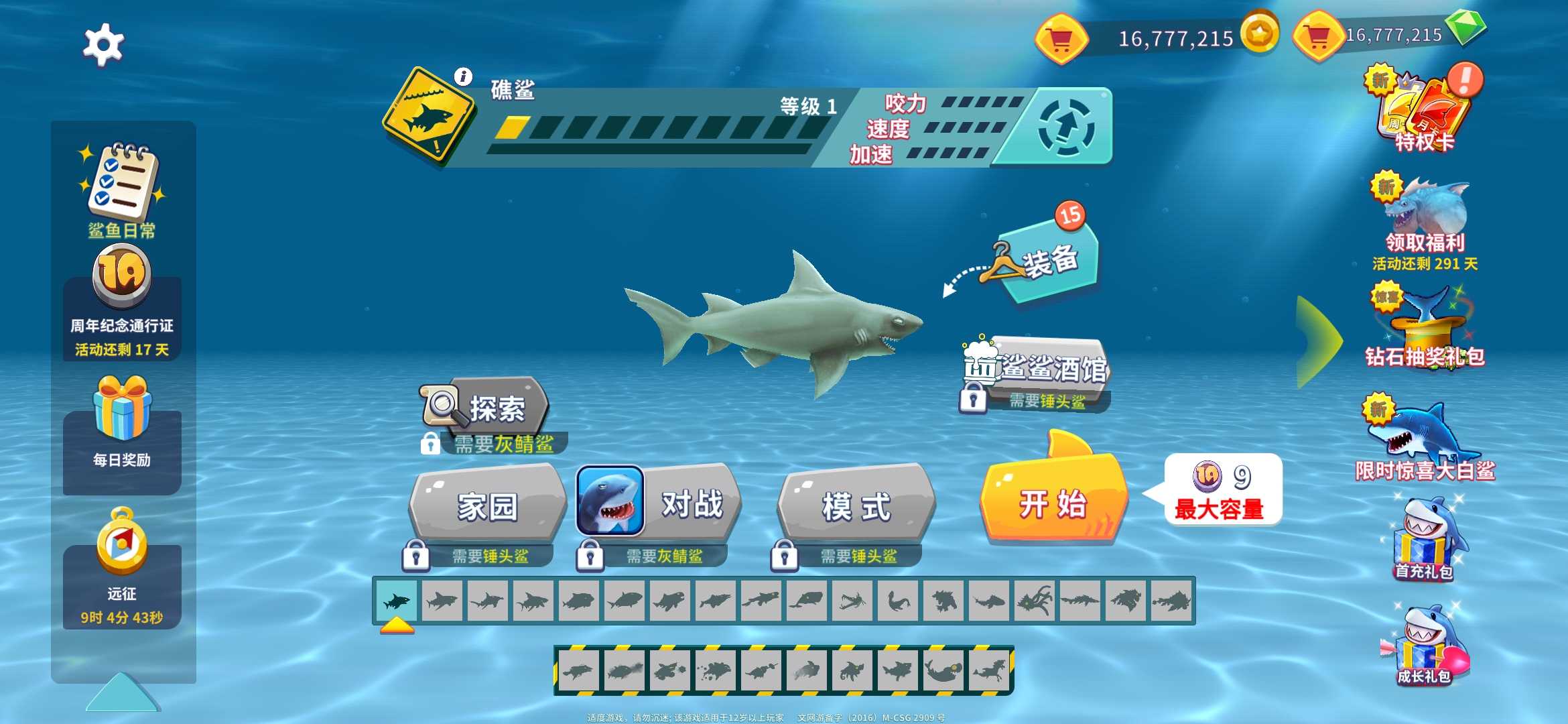
Task: Open the 鲨鱼日常 daily tasks checklist
Action: [x=122, y=188]
